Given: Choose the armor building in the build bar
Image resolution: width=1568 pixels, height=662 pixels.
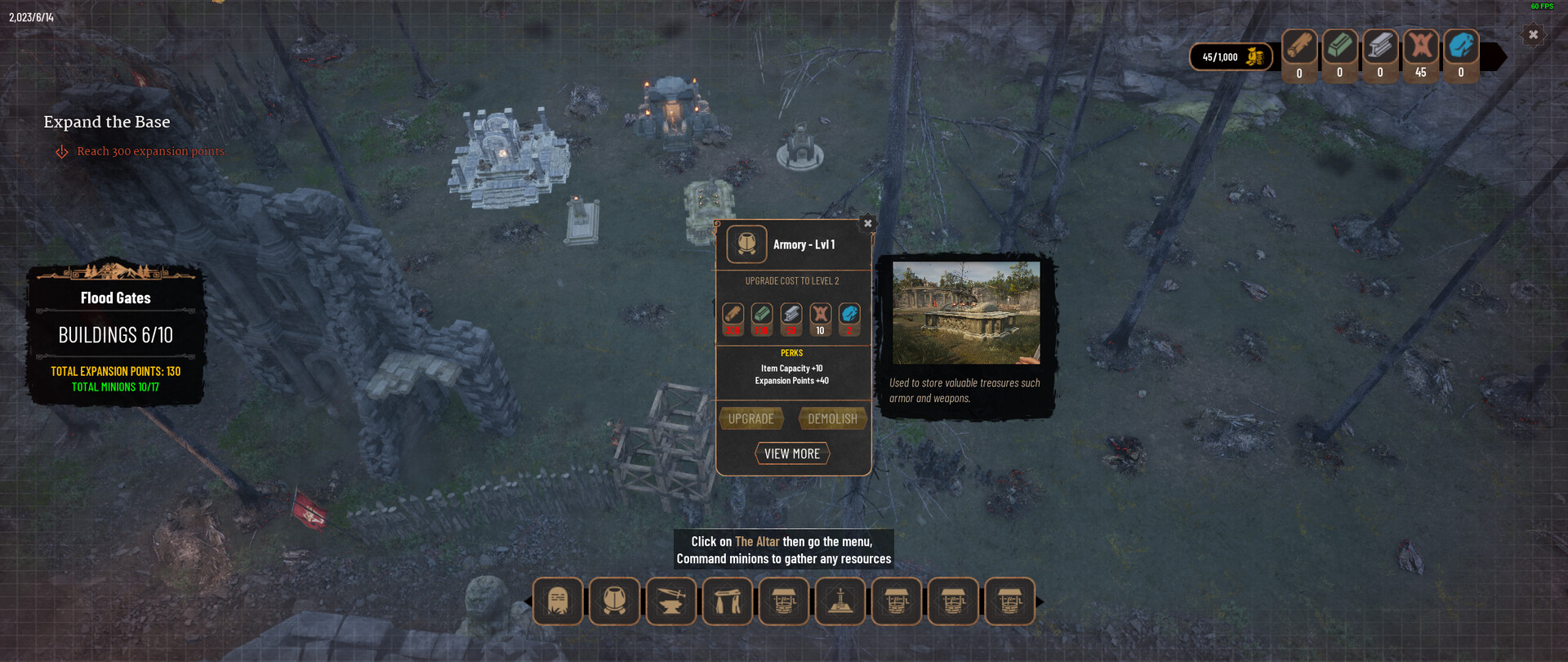Looking at the screenshot, I should click(x=614, y=602).
